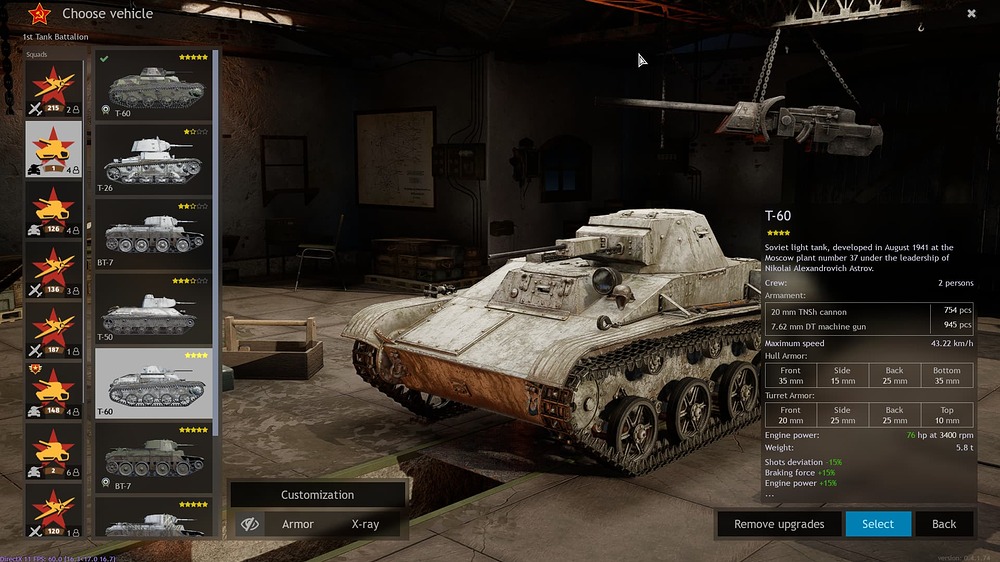Choose the tank squad numbered 126
Screen dimensions: 1000x562
point(54,209)
